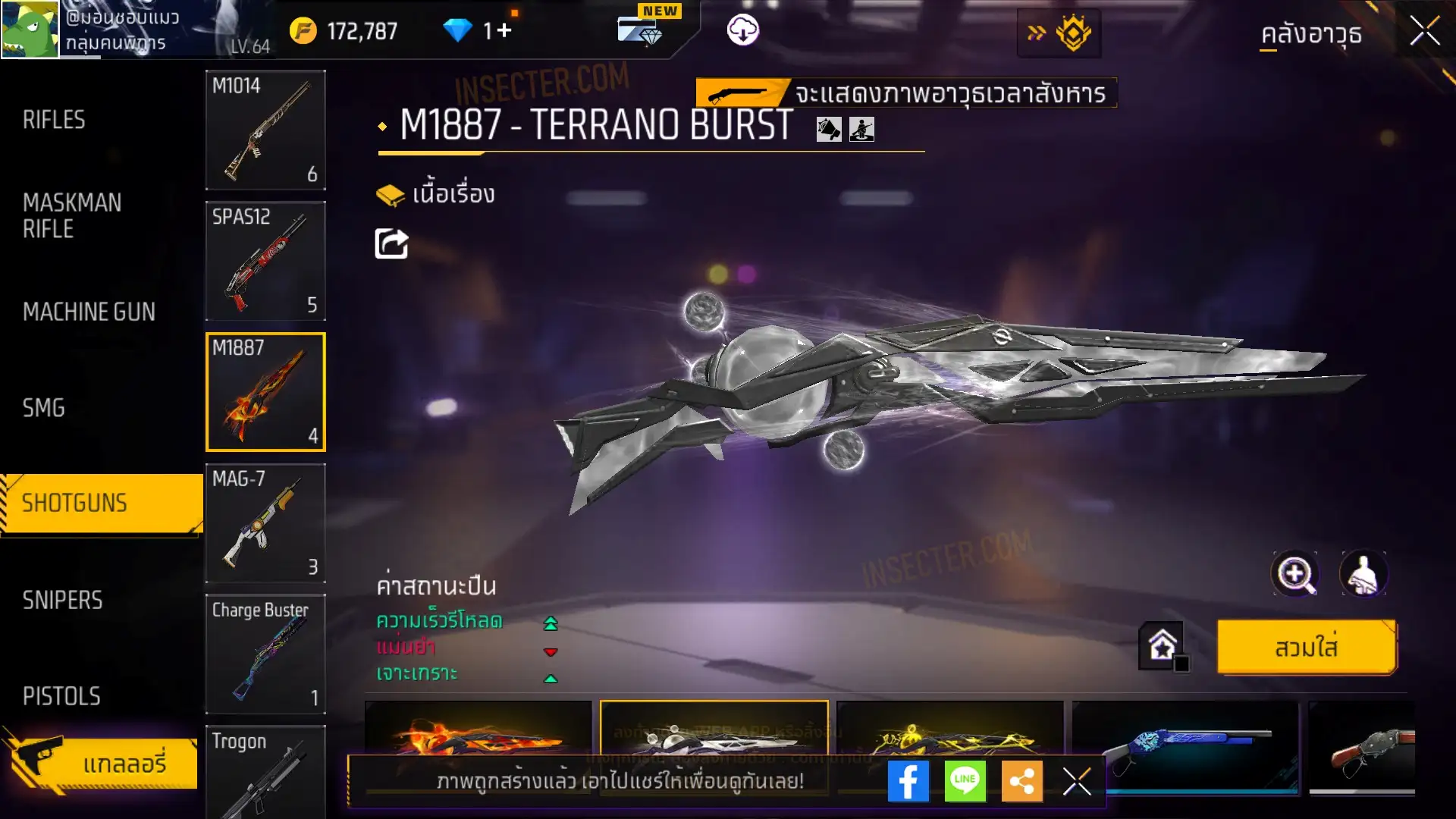Close the weapon armory screen

tap(1425, 32)
